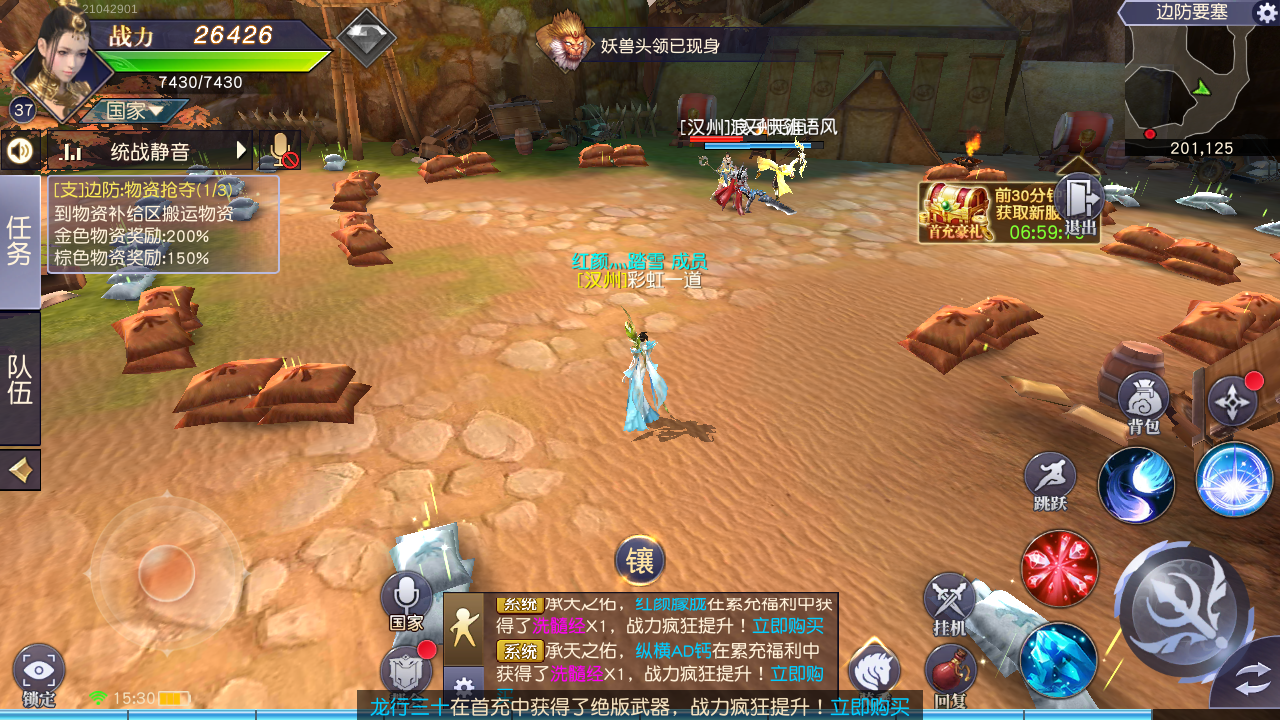This screenshot has height=720, width=1280.
Task: Open the 任务 (quest) side tab
Action: [x=20, y=241]
